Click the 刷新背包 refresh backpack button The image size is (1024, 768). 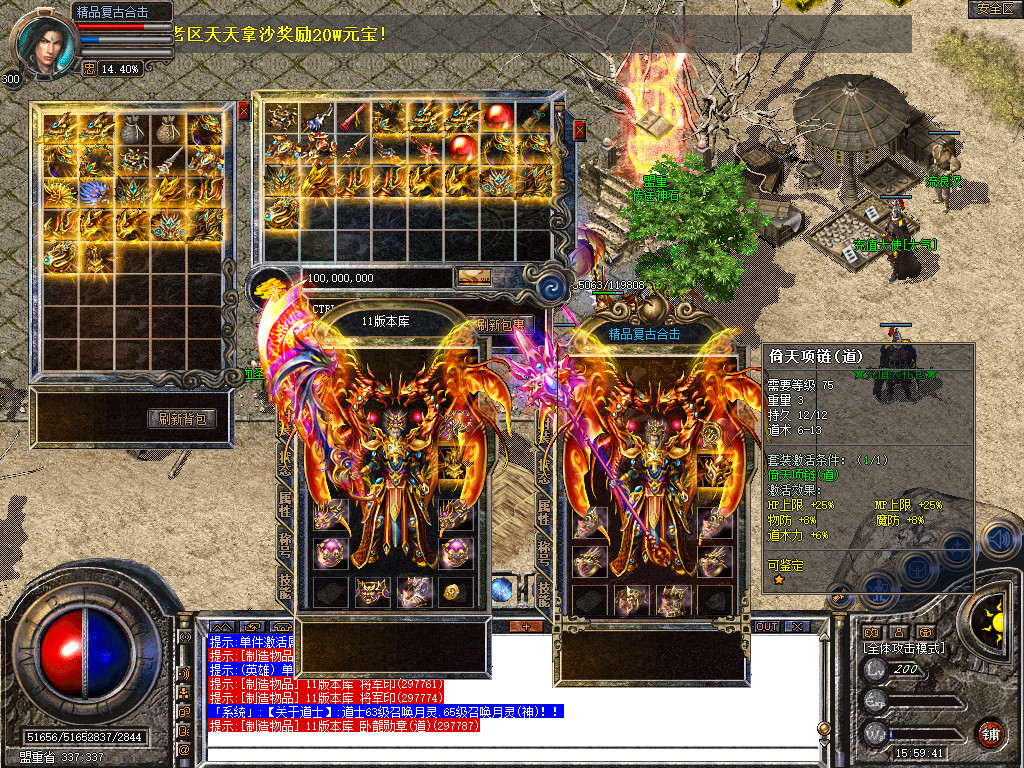[x=183, y=419]
